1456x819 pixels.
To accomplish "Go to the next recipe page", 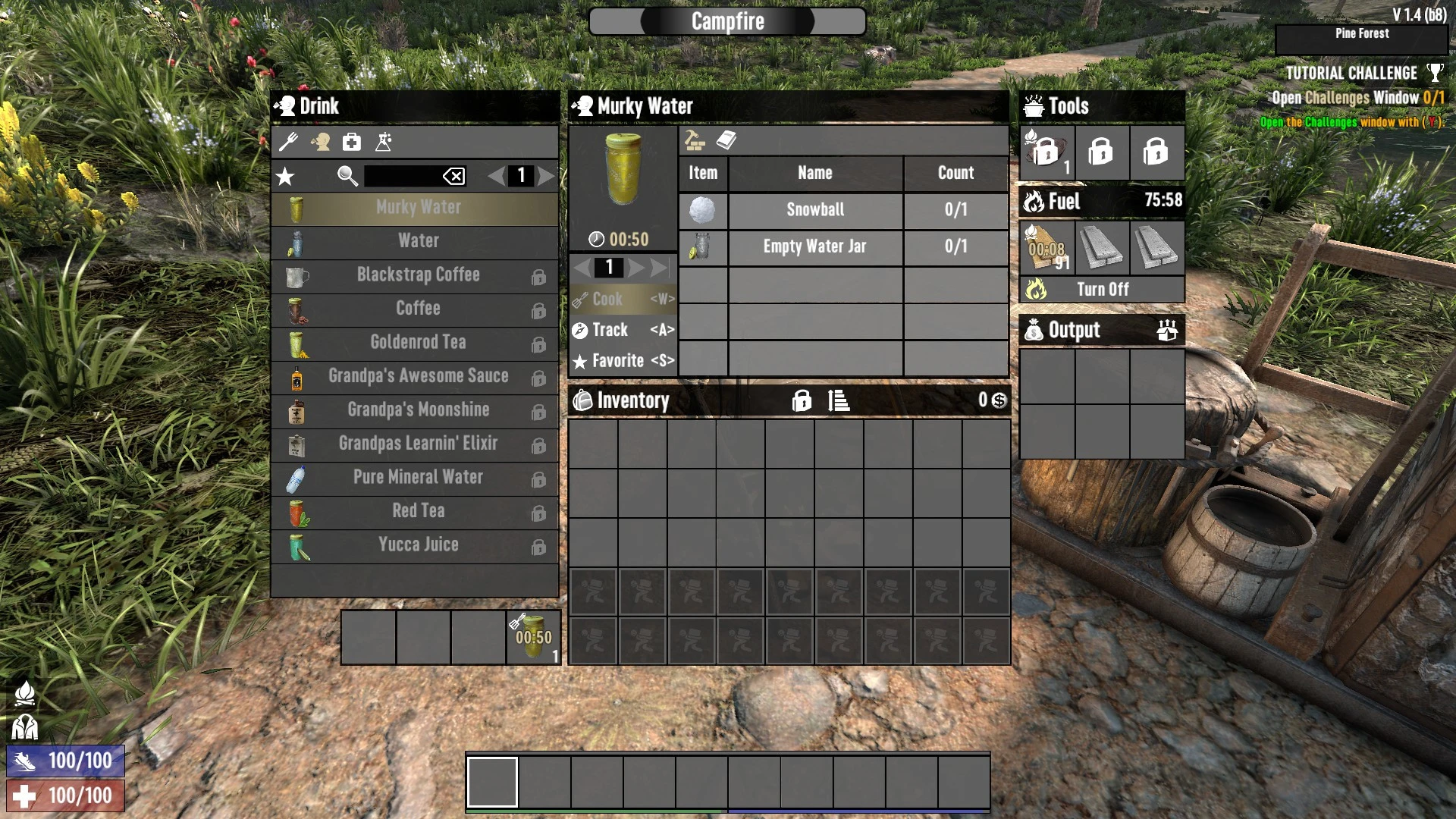I will click(546, 176).
